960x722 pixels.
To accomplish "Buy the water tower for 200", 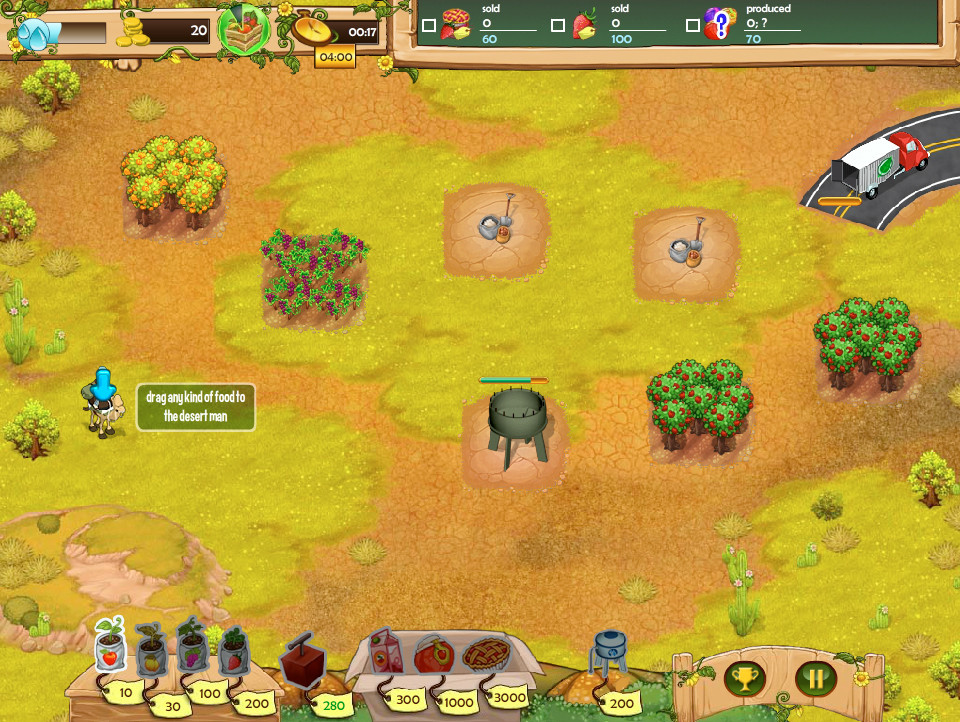I will pyautogui.click(x=609, y=654).
